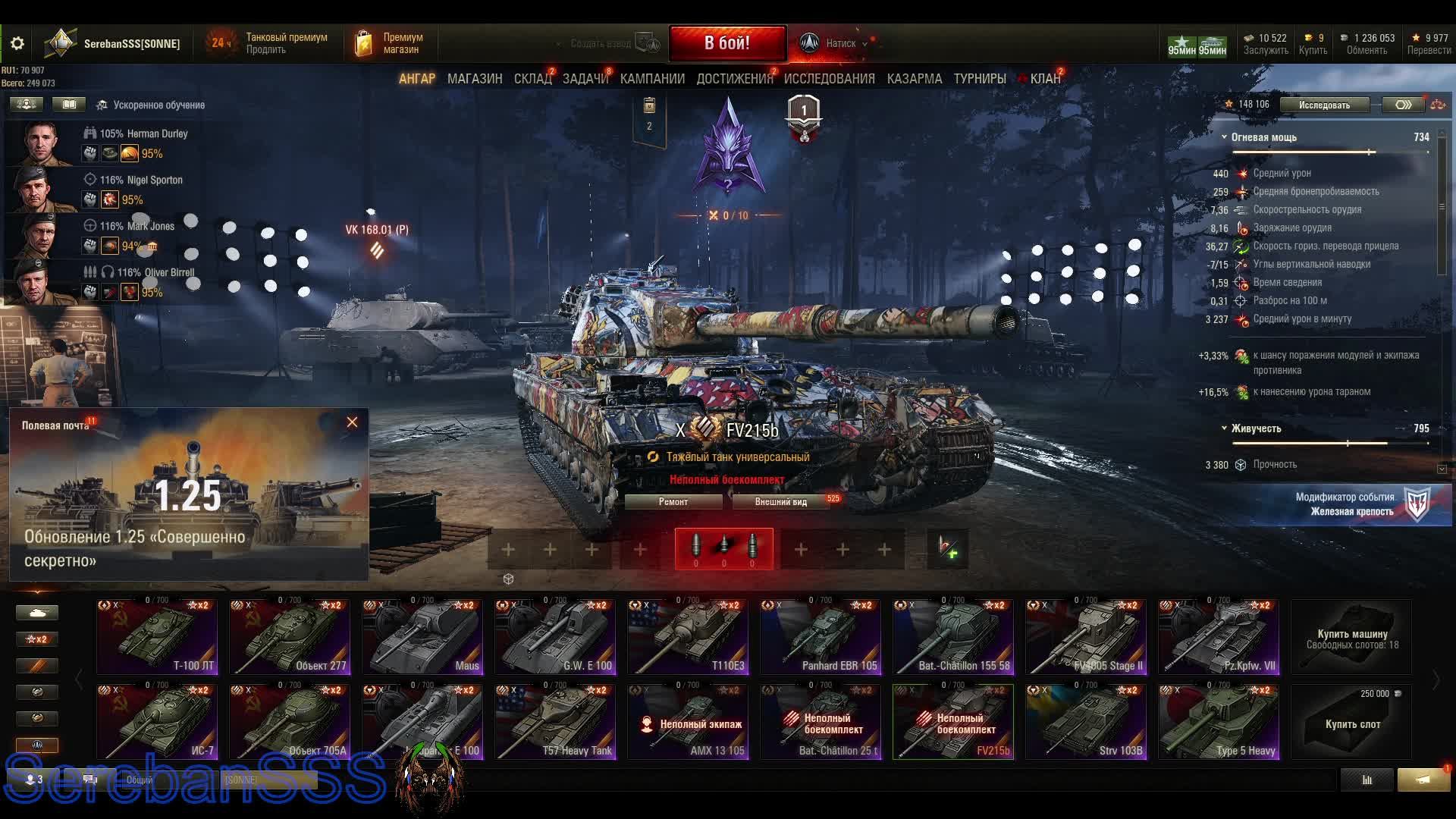Go to the КАЗАРМА tab
The image size is (1456, 819).
coord(914,79)
